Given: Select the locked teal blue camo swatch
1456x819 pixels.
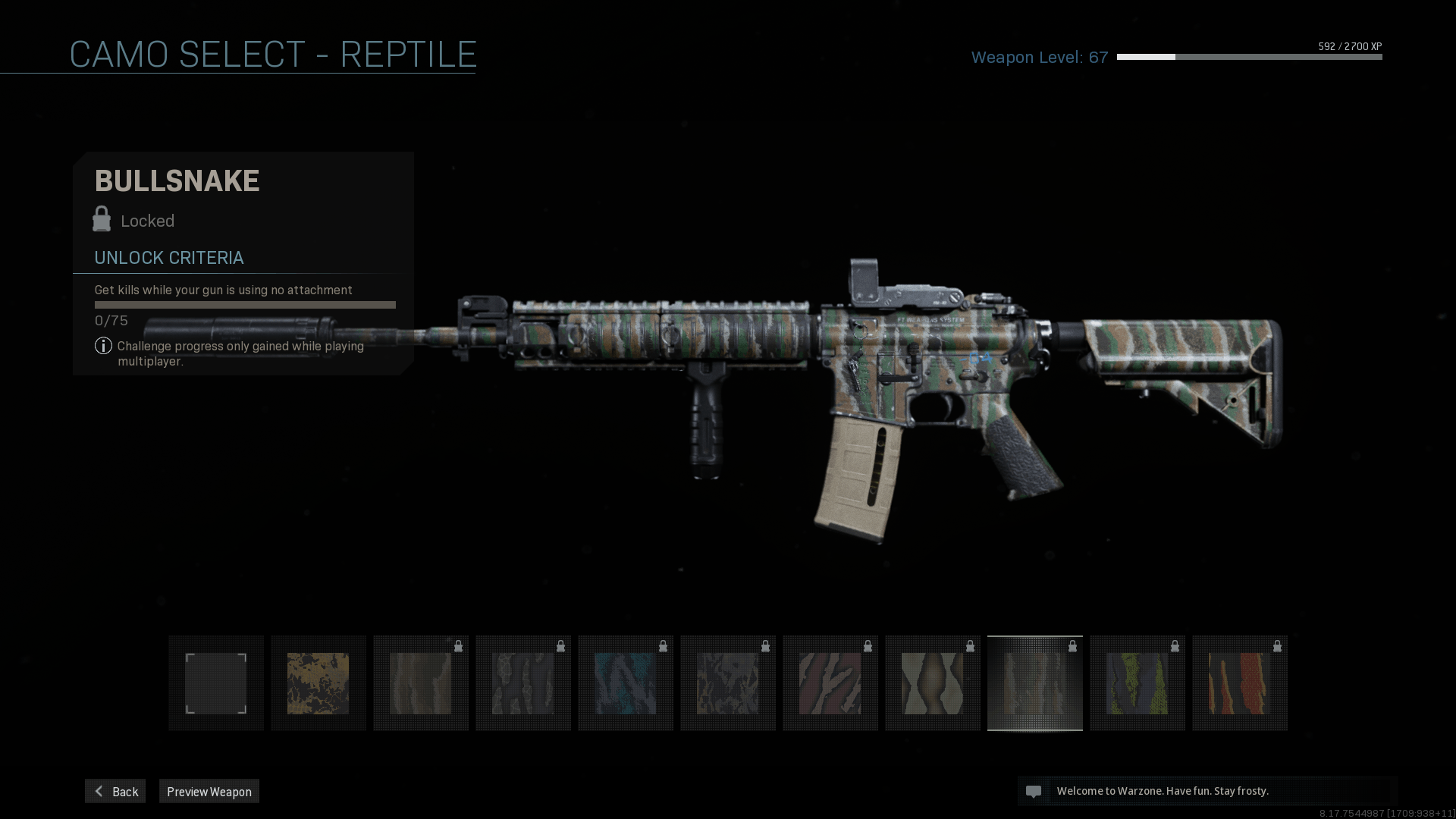Looking at the screenshot, I should pos(626,683).
